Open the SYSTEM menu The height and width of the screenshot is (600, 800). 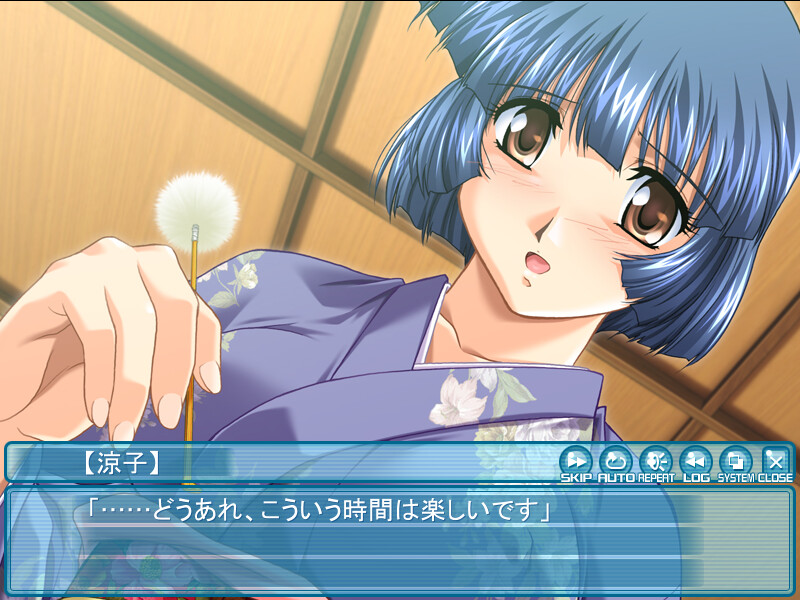(736, 462)
